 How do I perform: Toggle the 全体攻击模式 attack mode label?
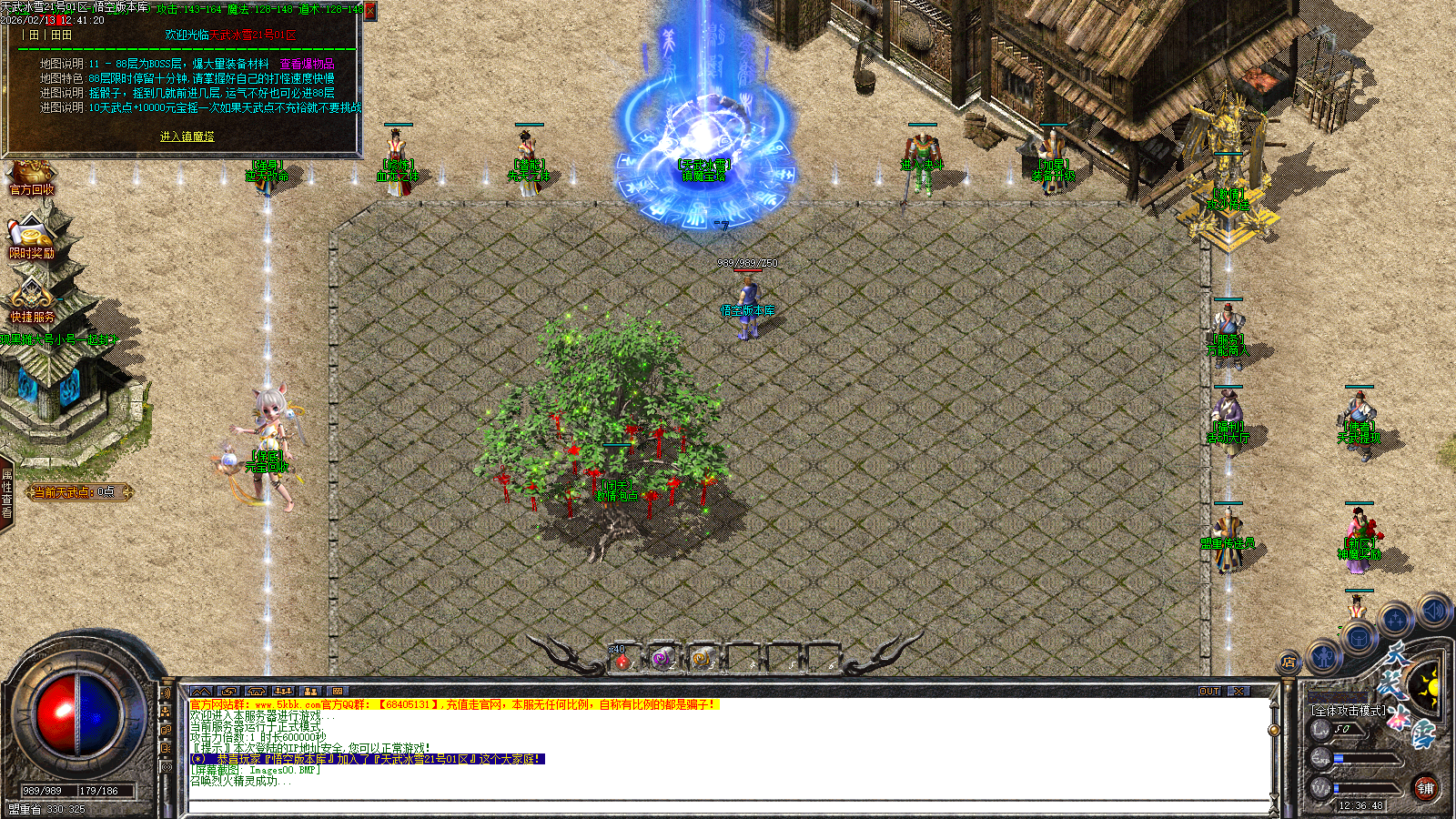pyautogui.click(x=1349, y=711)
